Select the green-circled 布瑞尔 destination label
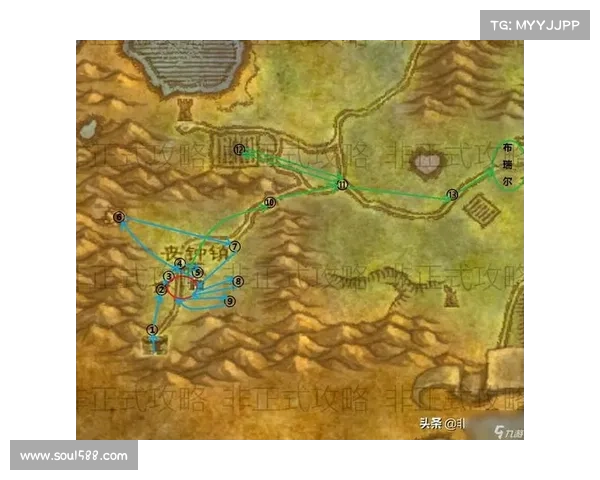 point(507,165)
